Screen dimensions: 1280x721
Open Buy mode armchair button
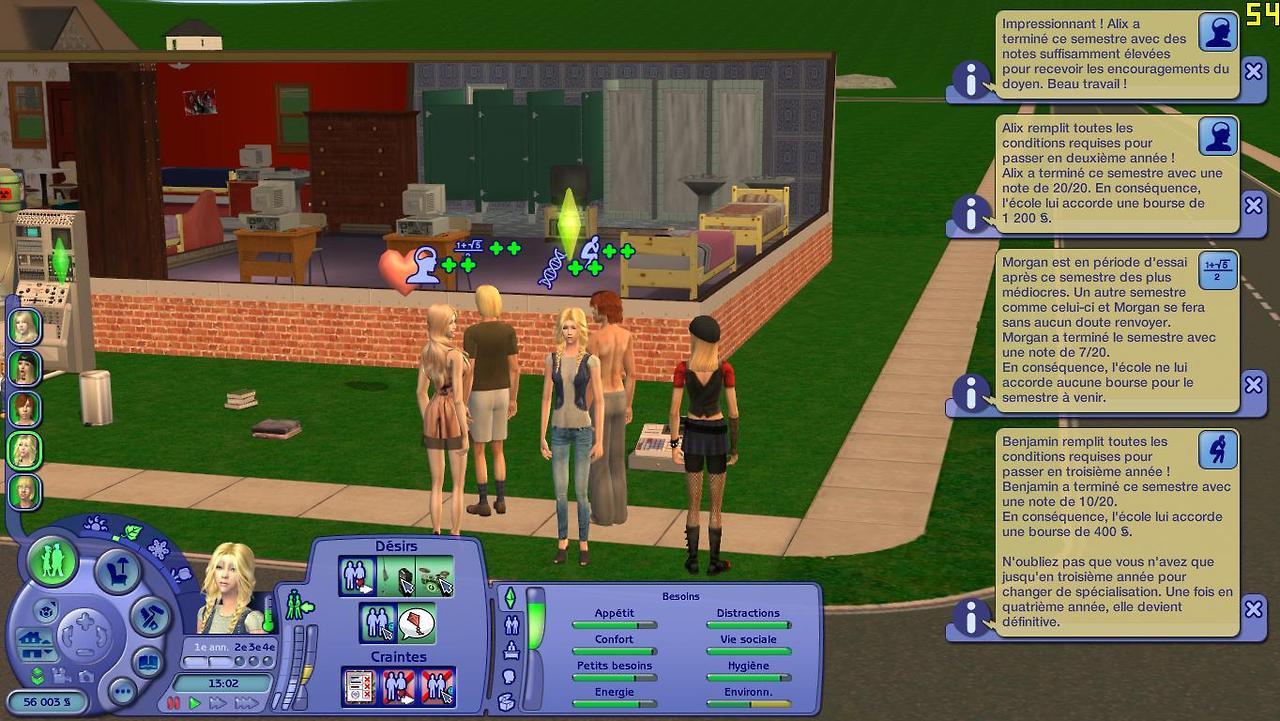click(x=118, y=572)
